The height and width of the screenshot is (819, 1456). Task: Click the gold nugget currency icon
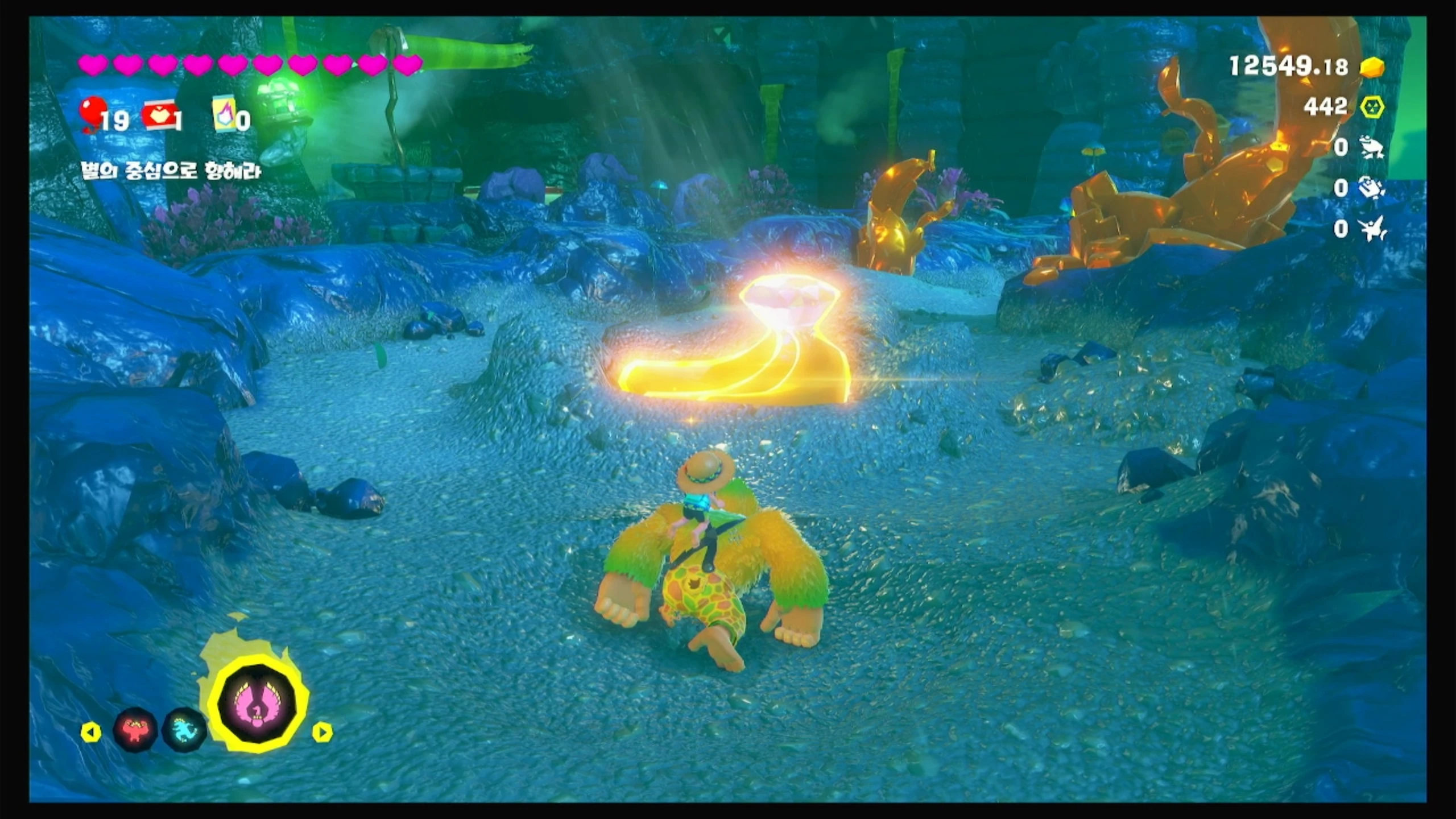click(x=1372, y=68)
